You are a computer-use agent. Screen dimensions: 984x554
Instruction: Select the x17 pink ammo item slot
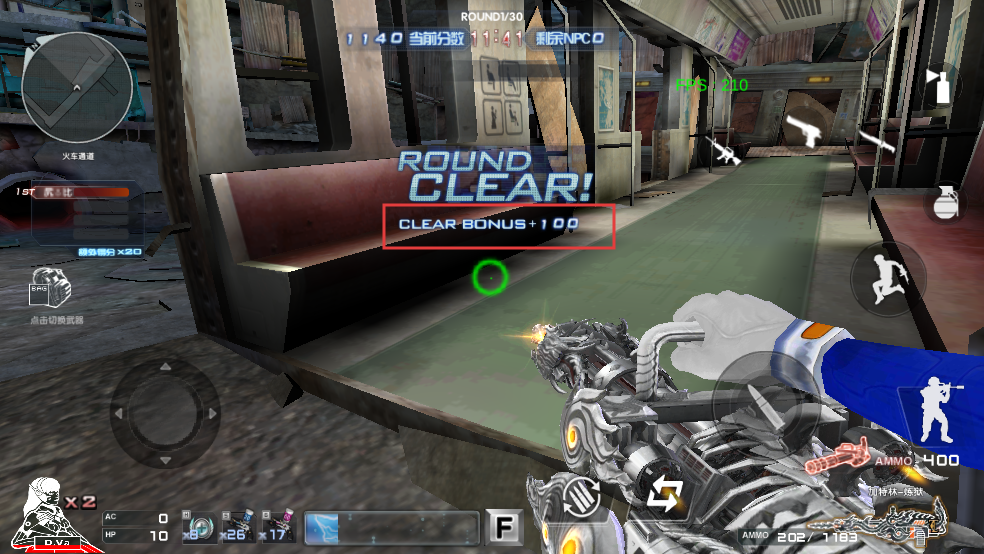tap(276, 526)
